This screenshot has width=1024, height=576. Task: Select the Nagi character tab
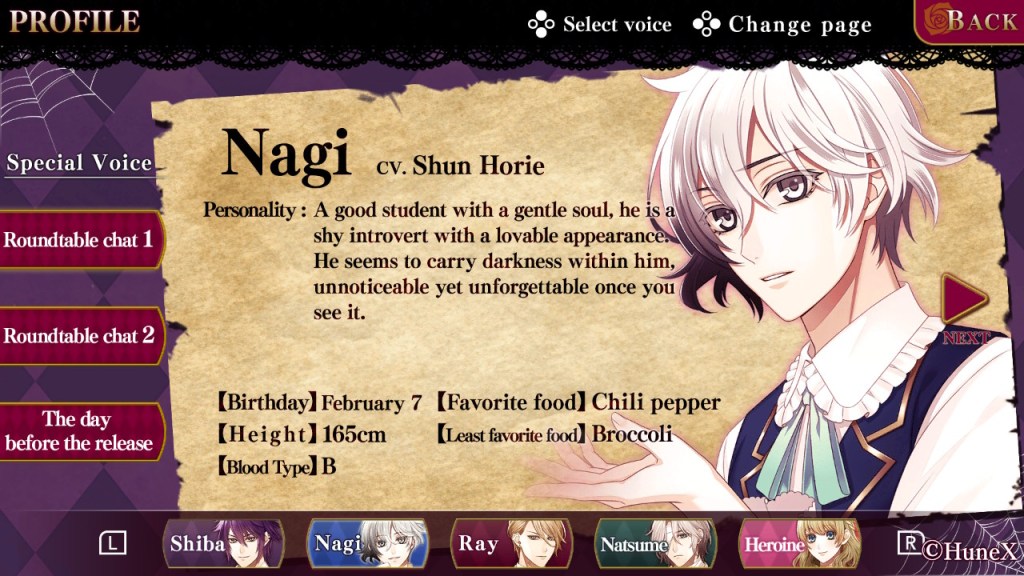click(x=367, y=544)
